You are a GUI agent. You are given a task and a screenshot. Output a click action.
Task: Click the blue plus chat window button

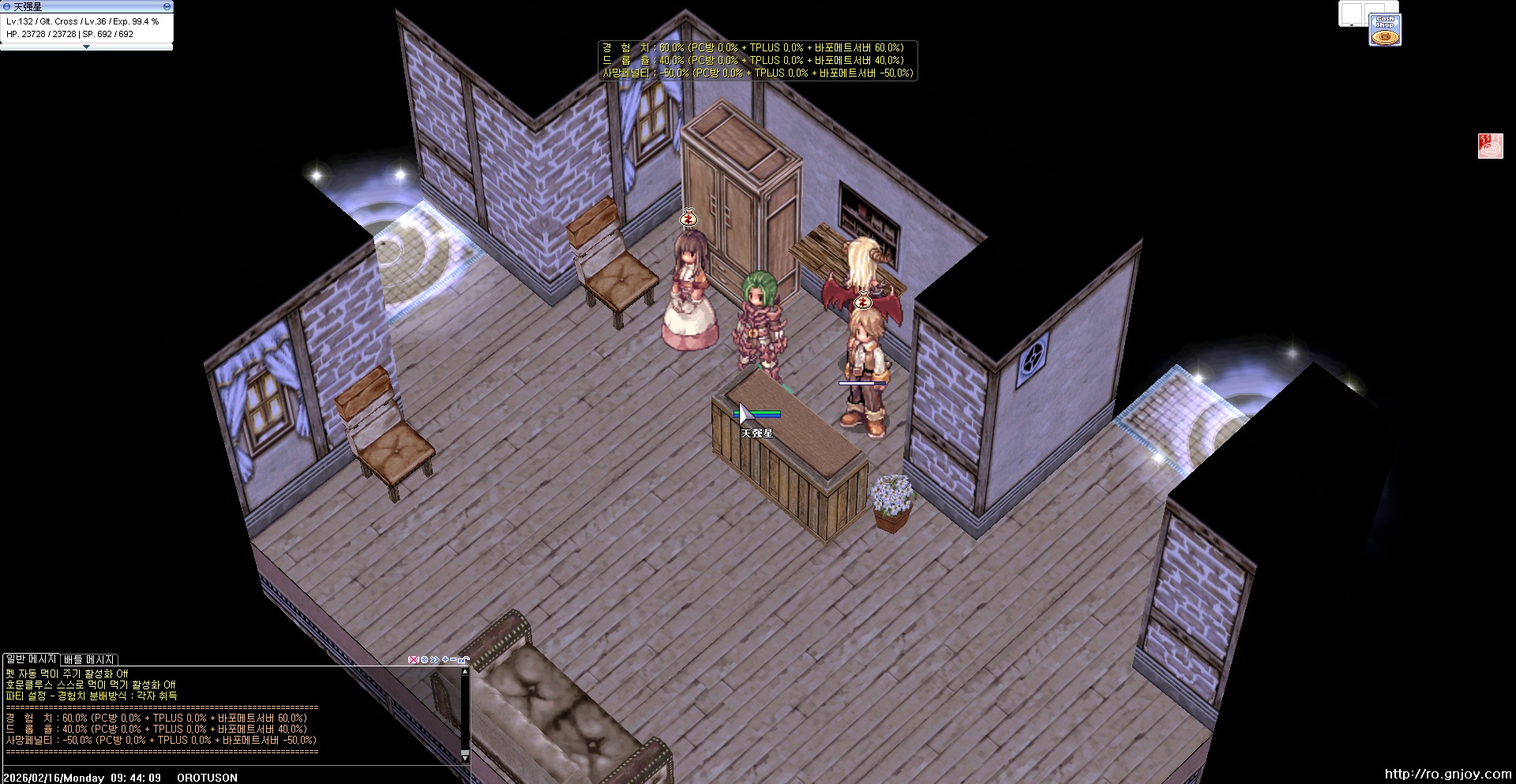pyautogui.click(x=445, y=660)
